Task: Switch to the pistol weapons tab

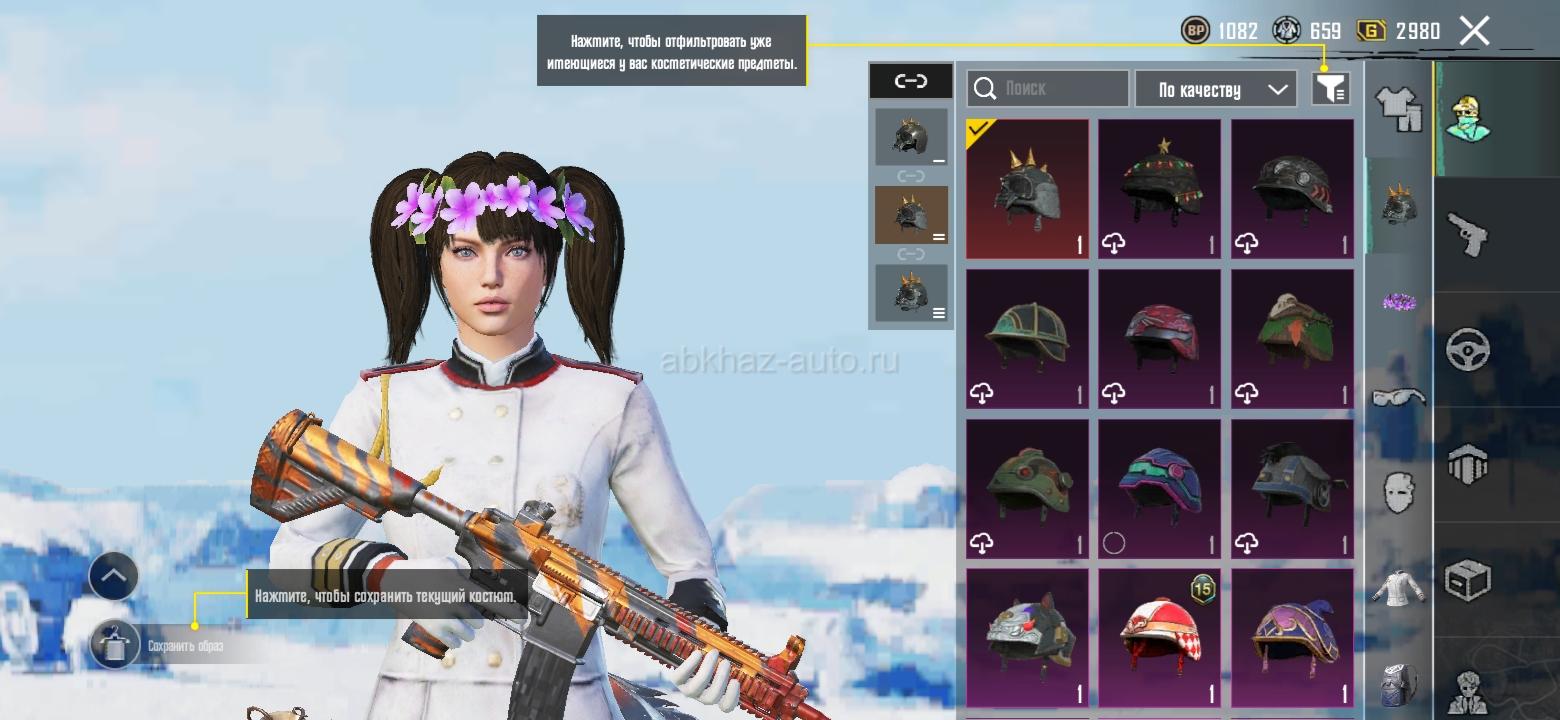Action: [1468, 234]
